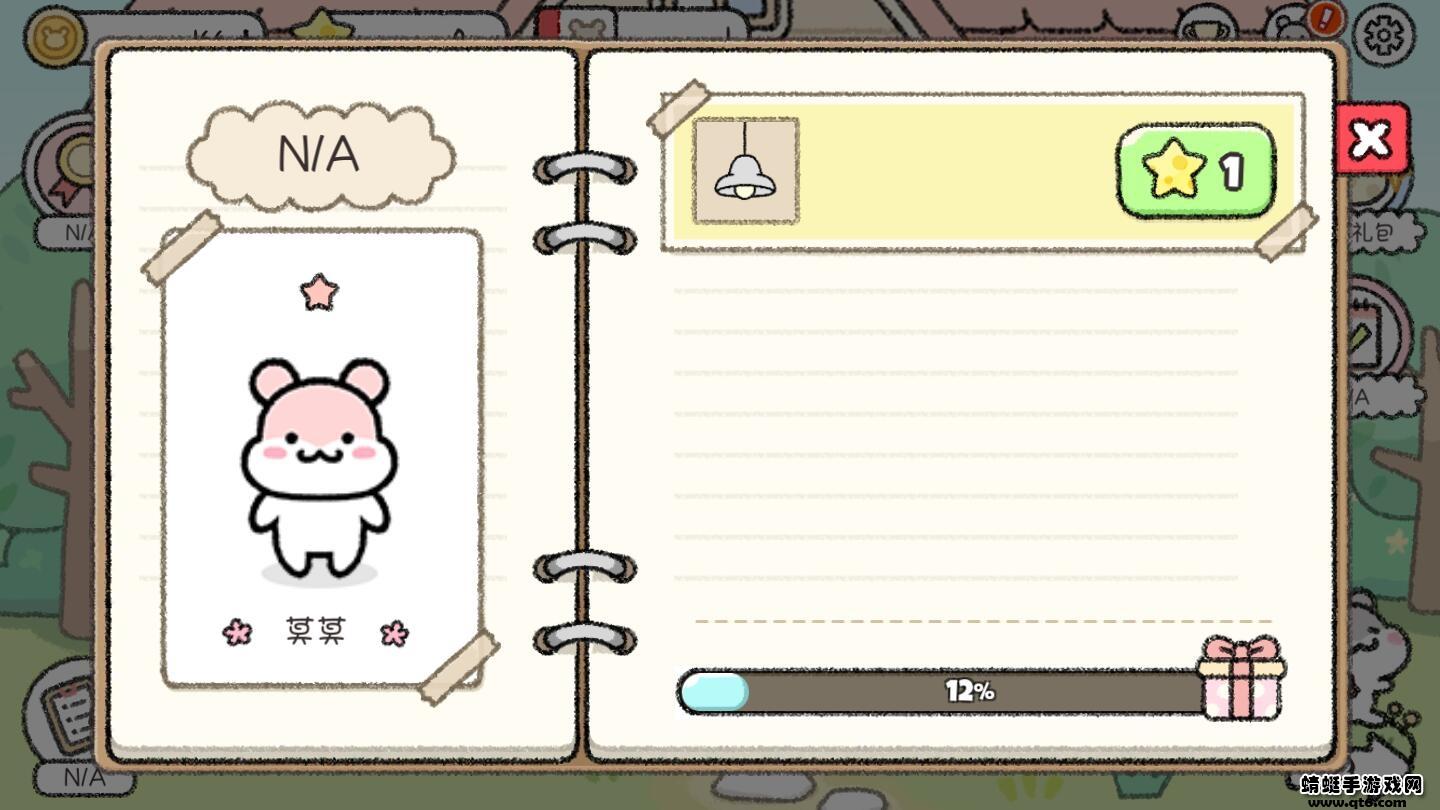The width and height of the screenshot is (1440, 810).
Task: Click the N/A cloud title label
Action: click(x=321, y=155)
